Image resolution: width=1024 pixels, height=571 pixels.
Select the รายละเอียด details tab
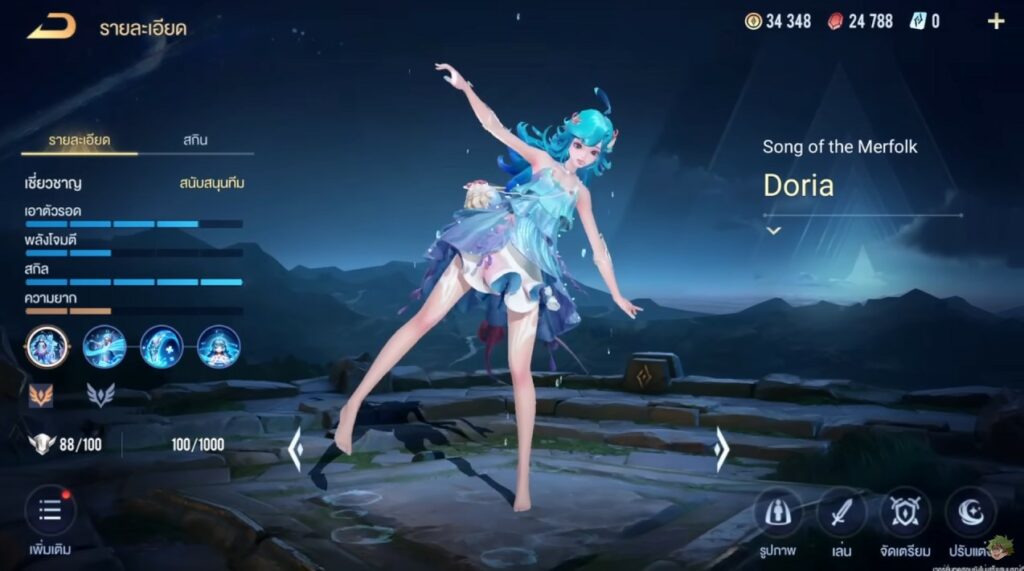click(79, 140)
